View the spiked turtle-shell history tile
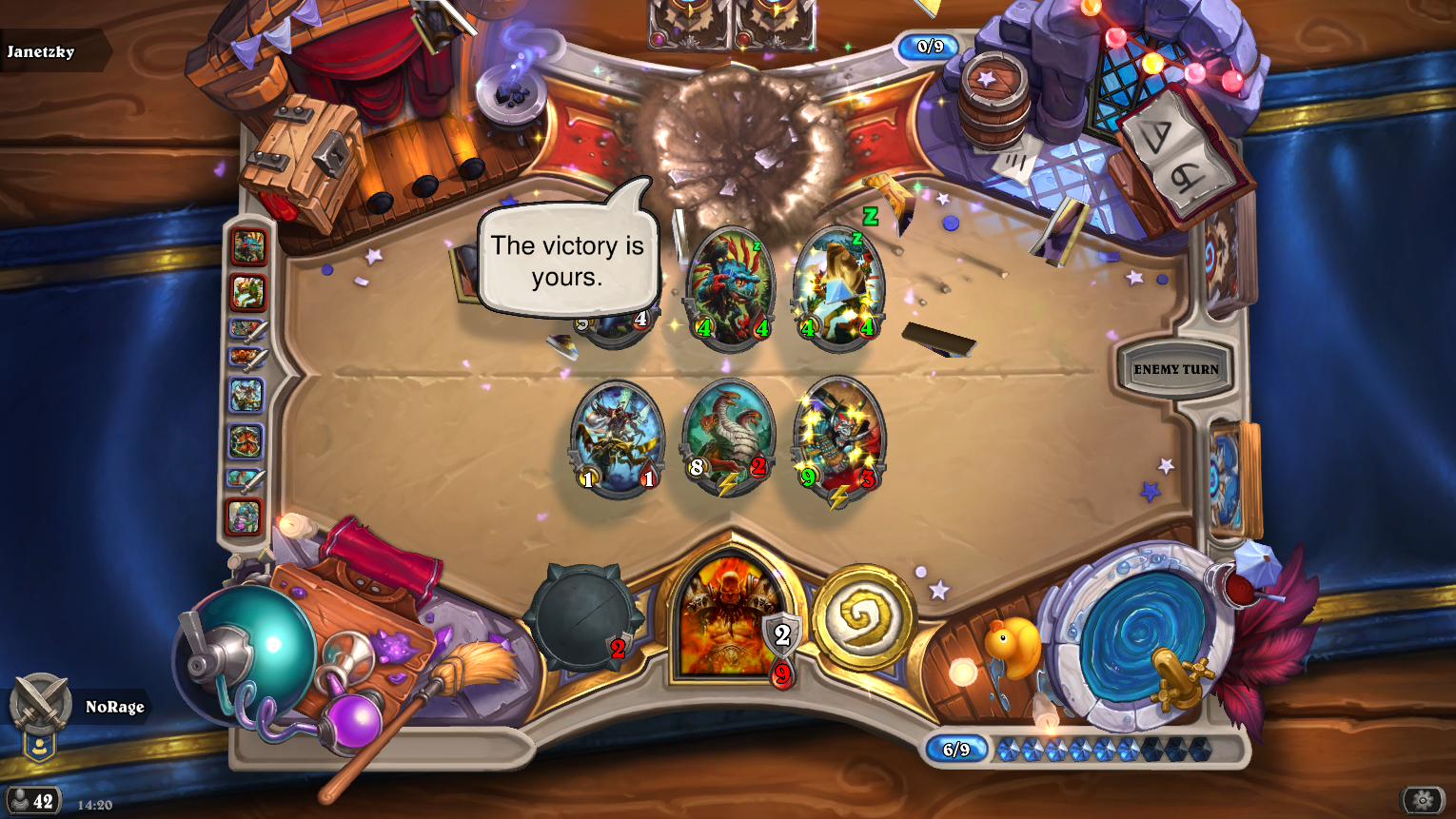Viewport: 1456px width, 819px height. tap(246, 440)
